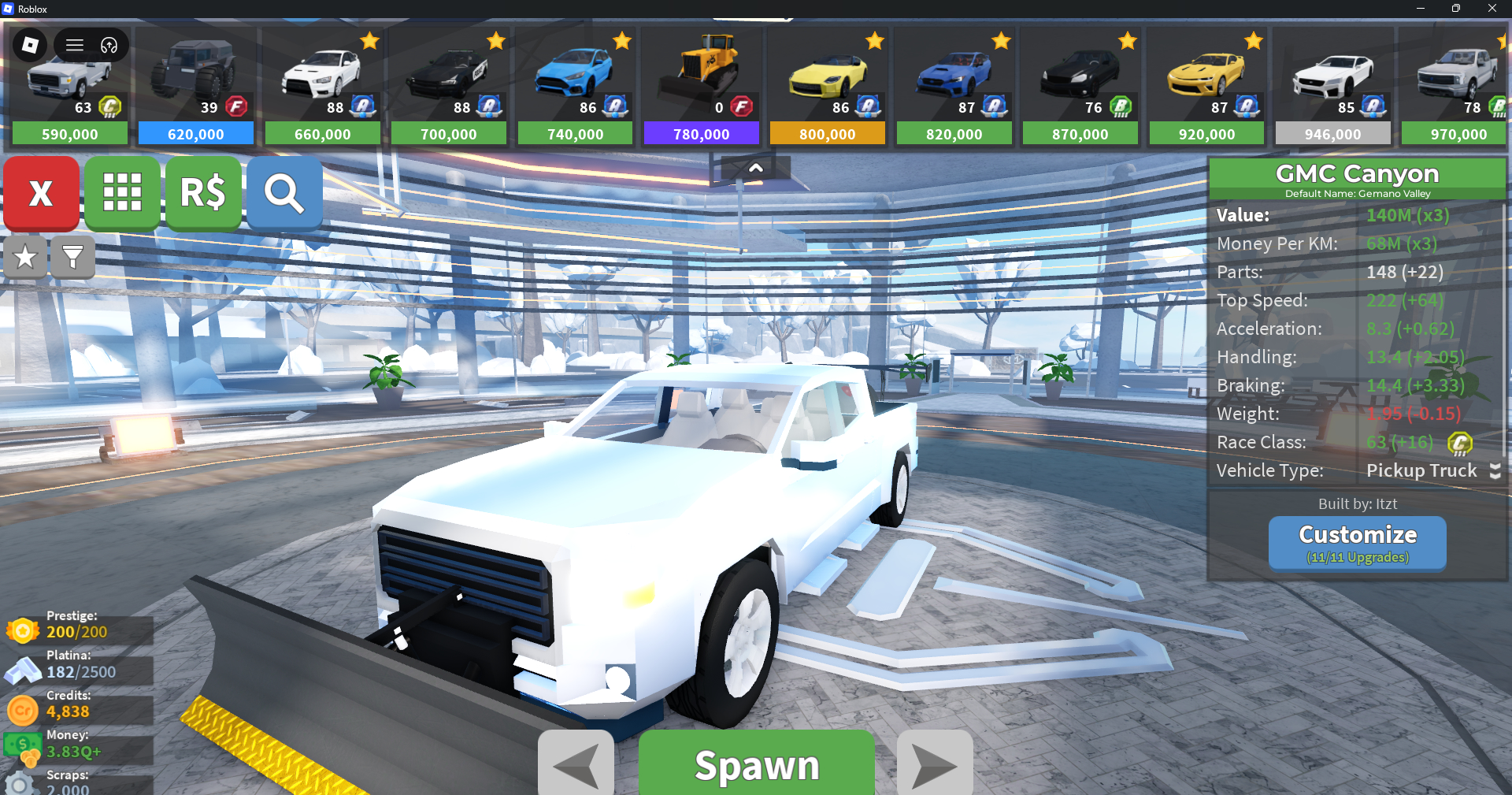This screenshot has height=795, width=1512.
Task: Close the vehicle menu with red X
Action: point(41,193)
